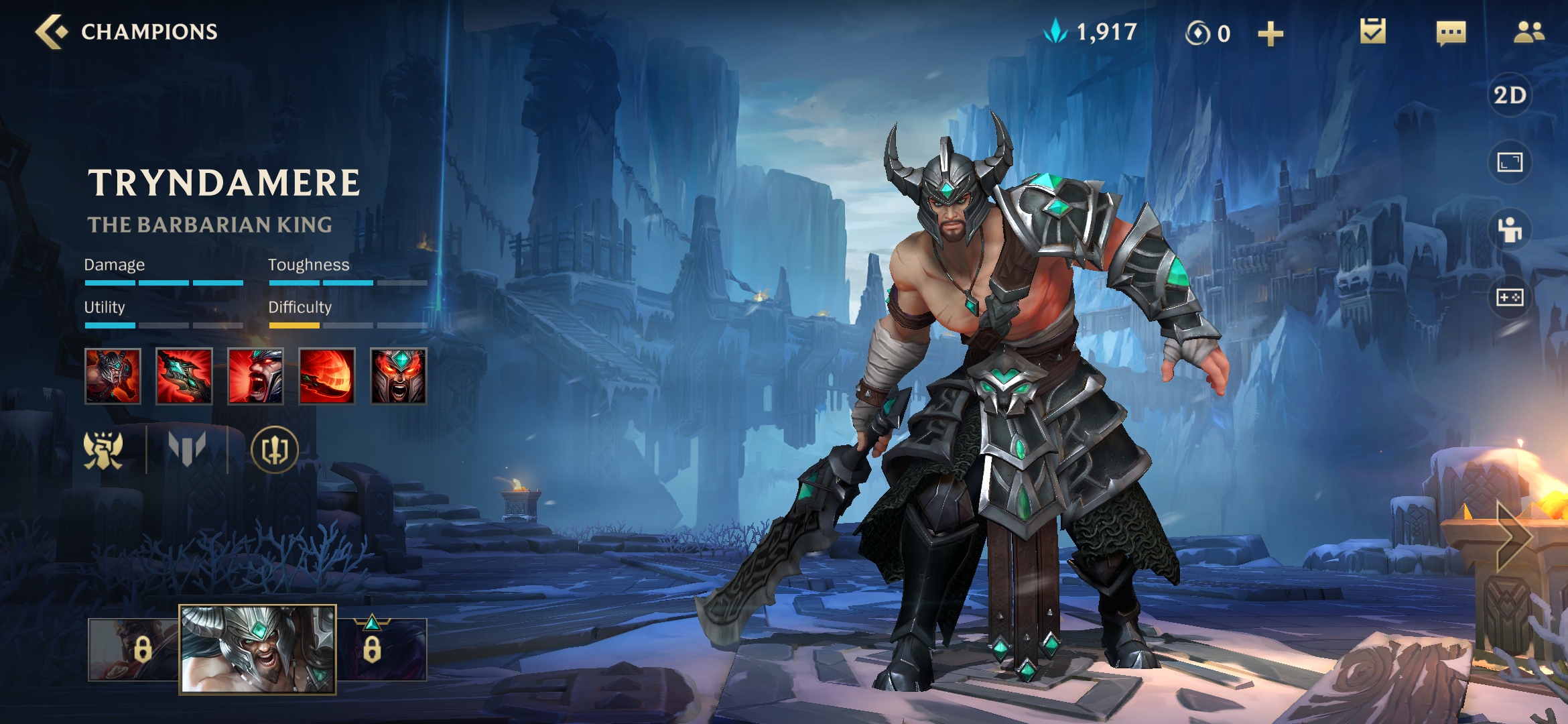
Task: Add more Wild Cores with the plus button
Action: (1270, 34)
